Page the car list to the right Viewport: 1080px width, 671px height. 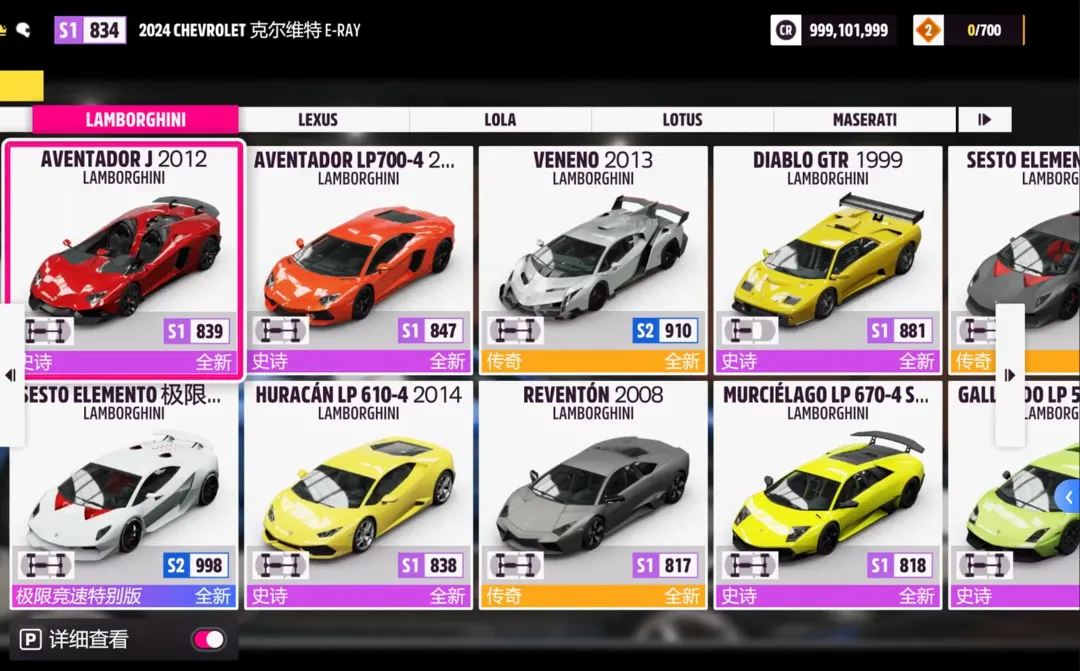(x=1010, y=375)
